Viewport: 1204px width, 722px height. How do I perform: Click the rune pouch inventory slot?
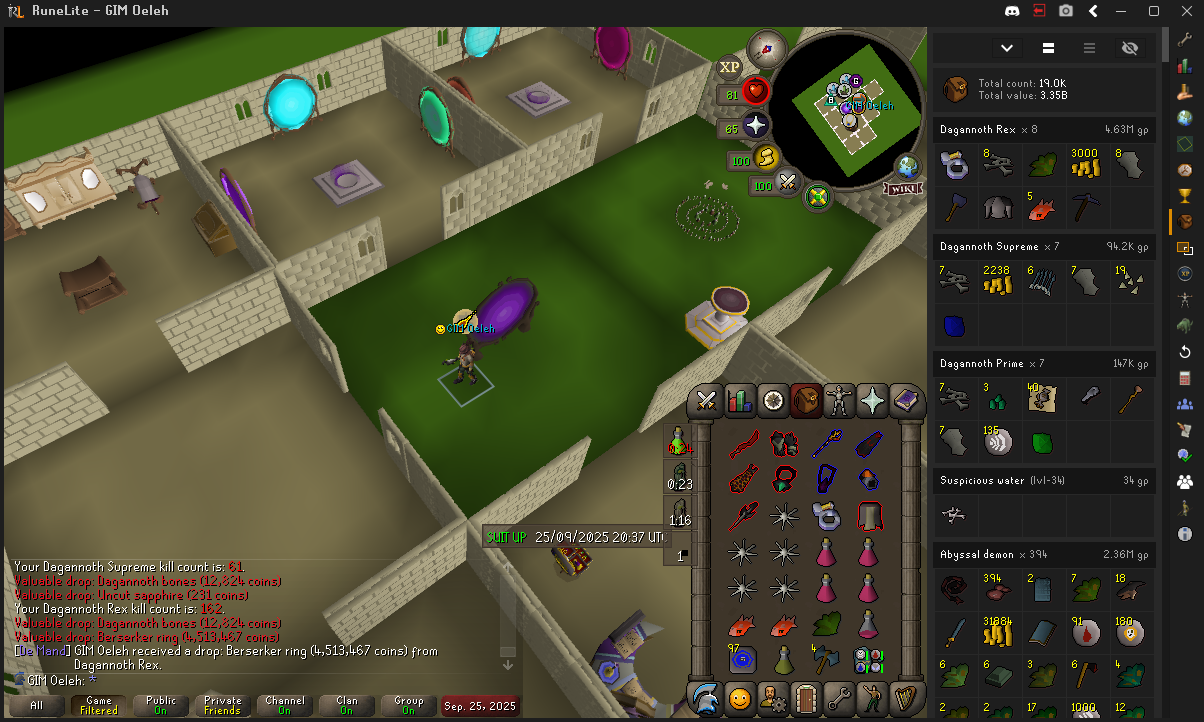(x=866, y=660)
